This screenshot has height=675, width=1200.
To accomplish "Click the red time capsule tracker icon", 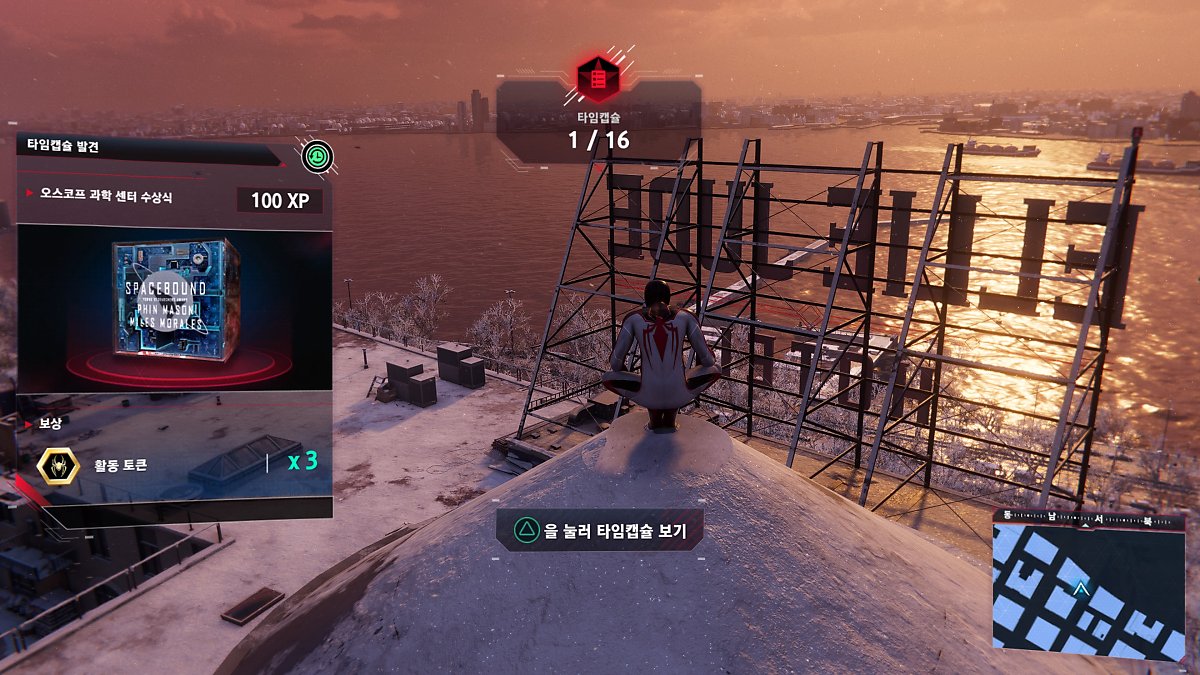I will (x=598, y=79).
